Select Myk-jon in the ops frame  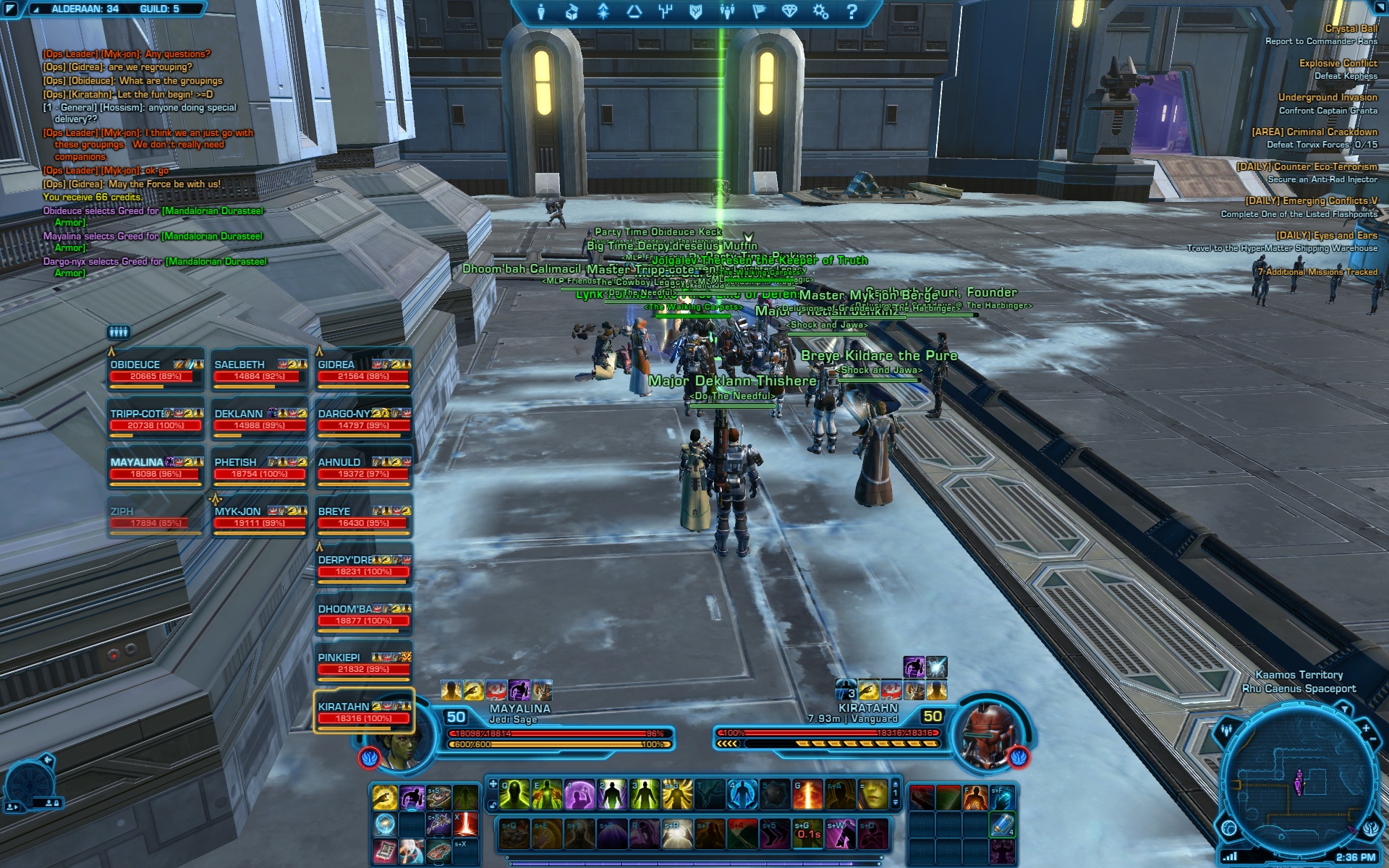(x=259, y=516)
